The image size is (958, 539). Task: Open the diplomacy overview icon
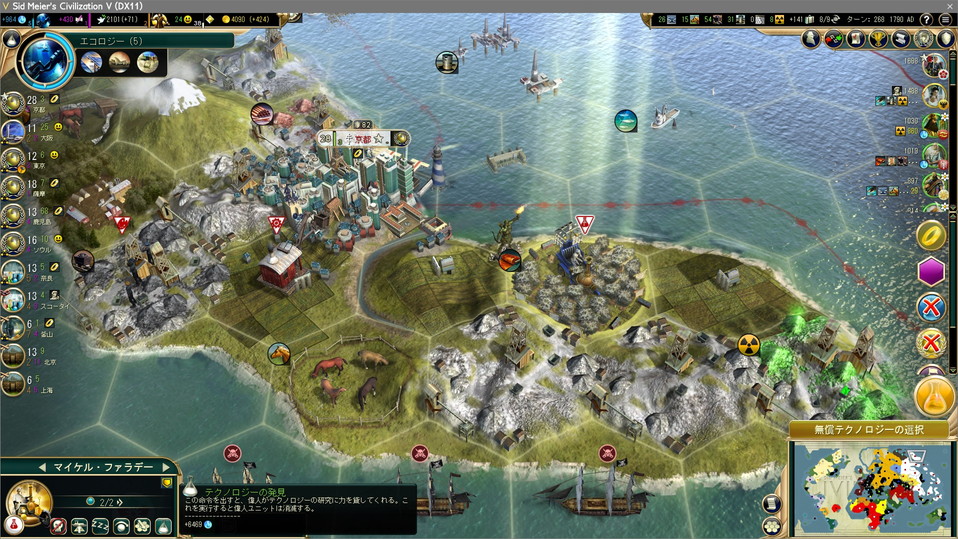coord(833,39)
